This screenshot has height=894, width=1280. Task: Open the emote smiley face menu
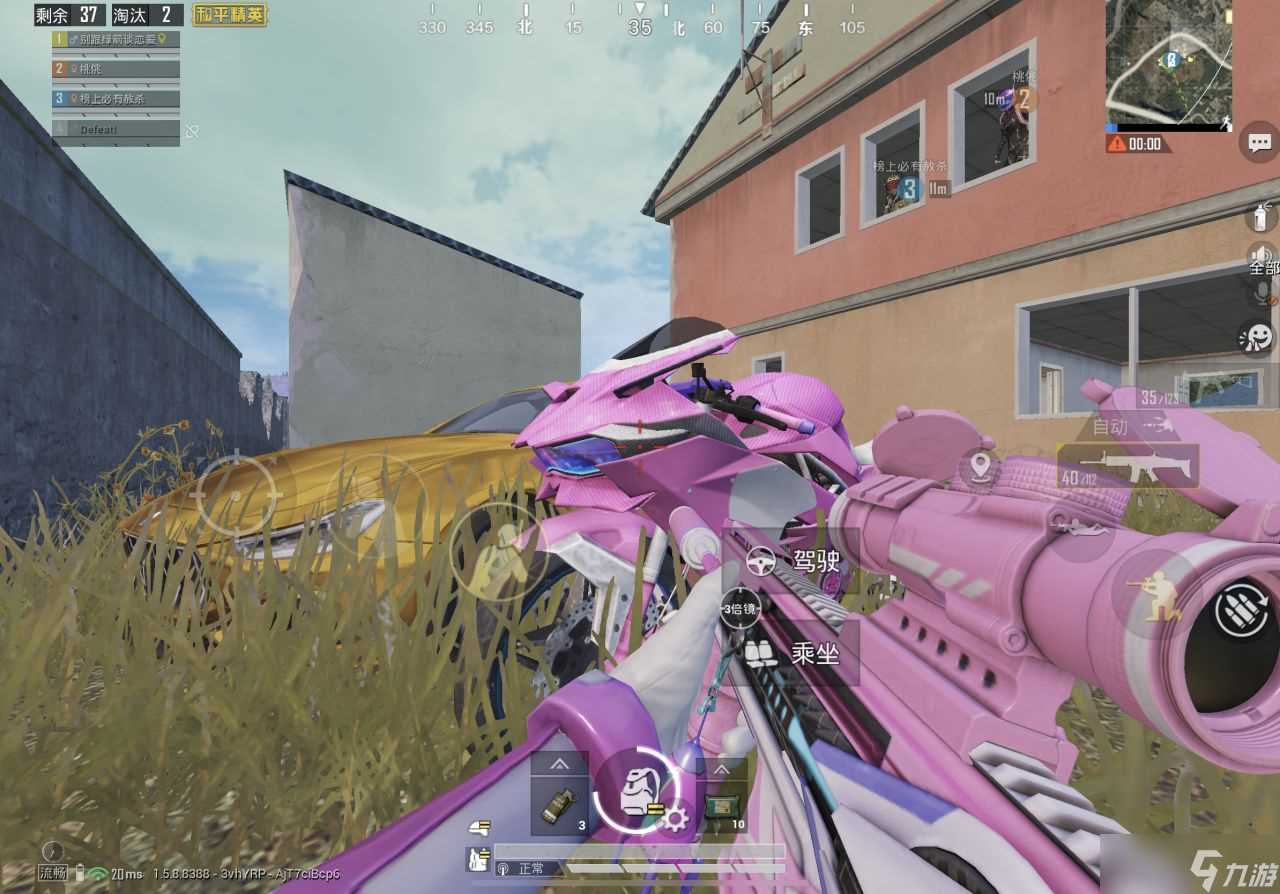tap(1256, 337)
